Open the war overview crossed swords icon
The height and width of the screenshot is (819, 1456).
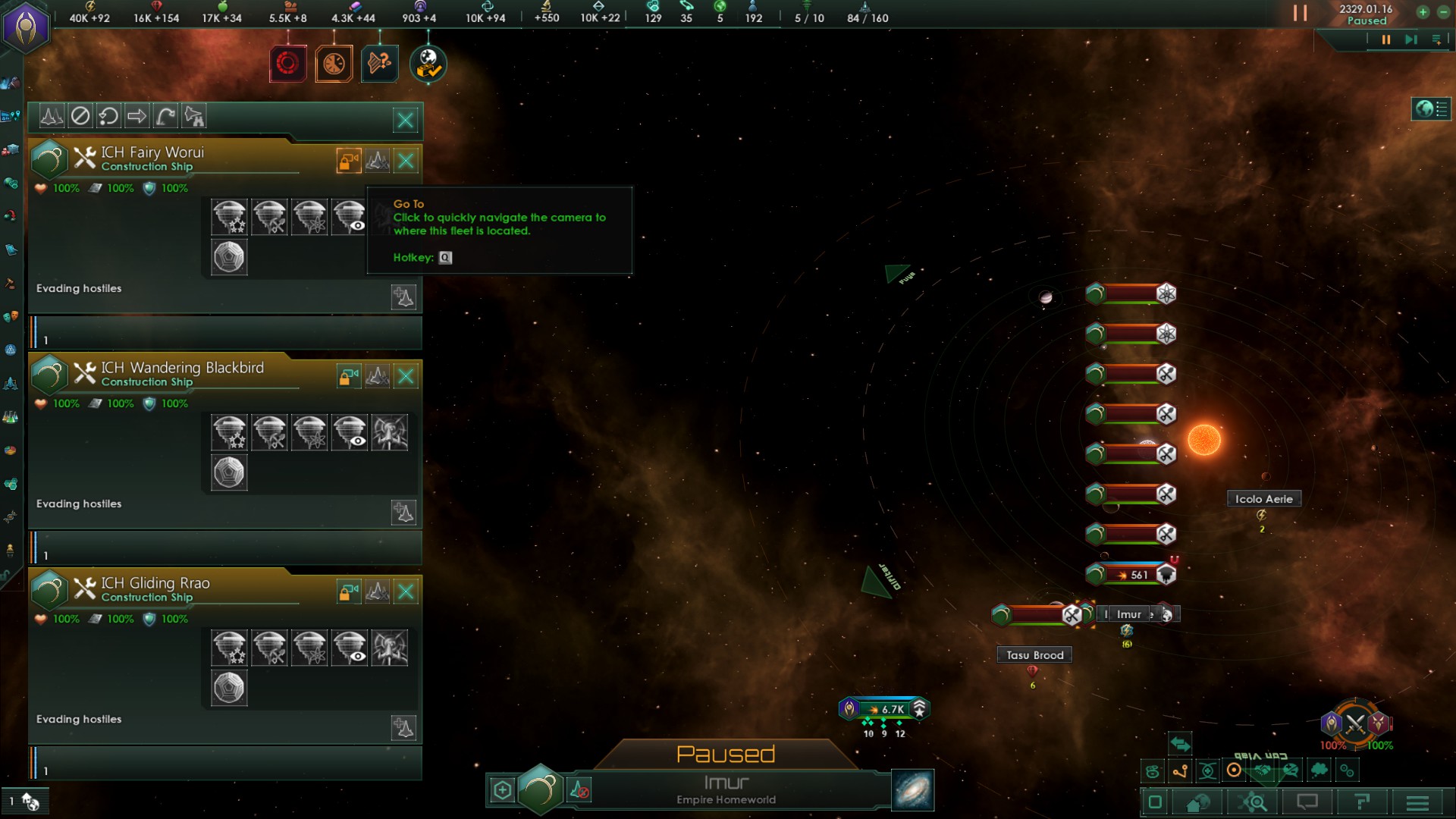pyautogui.click(x=1355, y=723)
